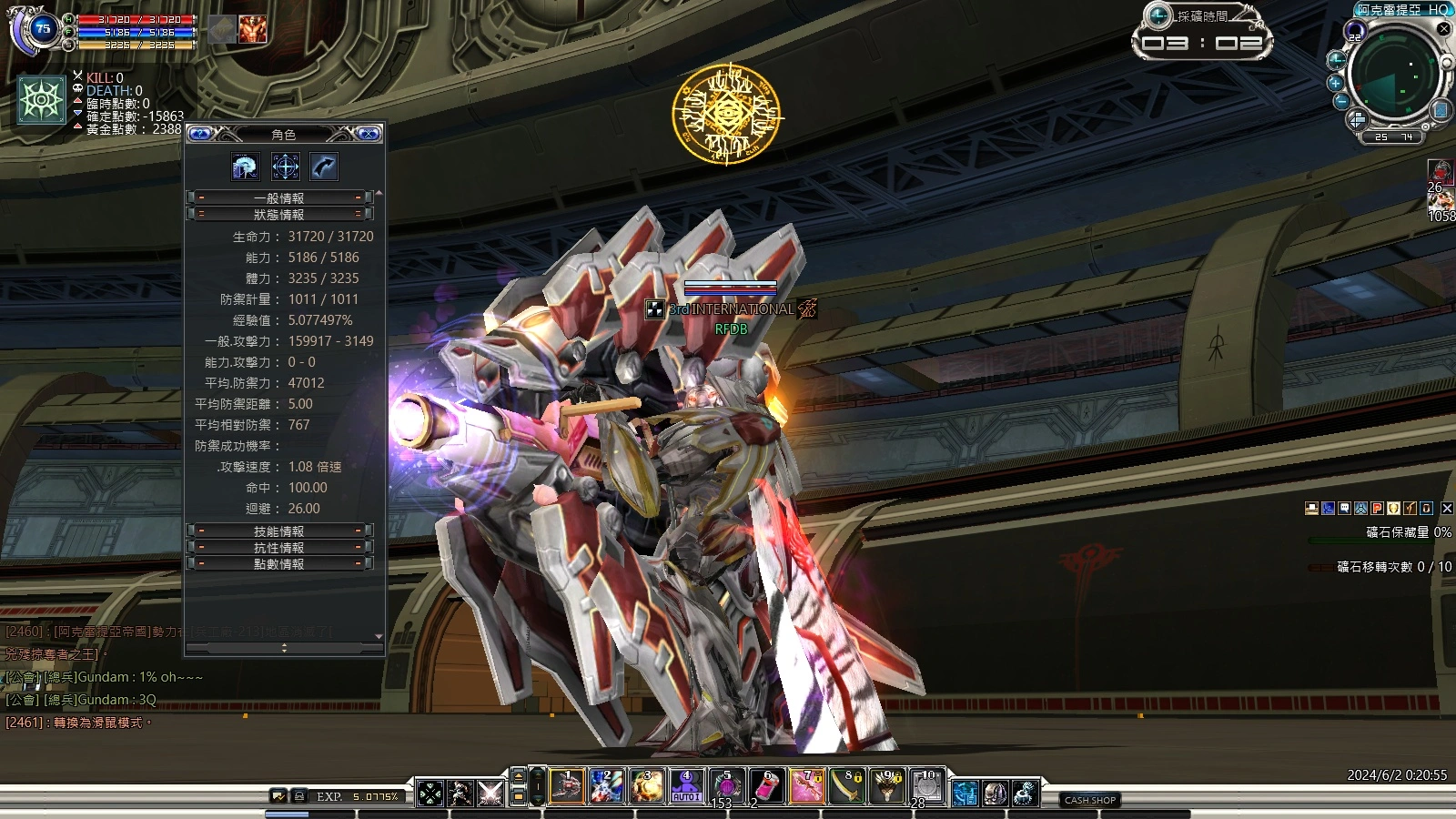Screen dimensions: 1456x819
Task: Close the ore mining status panel
Action: tap(1447, 509)
